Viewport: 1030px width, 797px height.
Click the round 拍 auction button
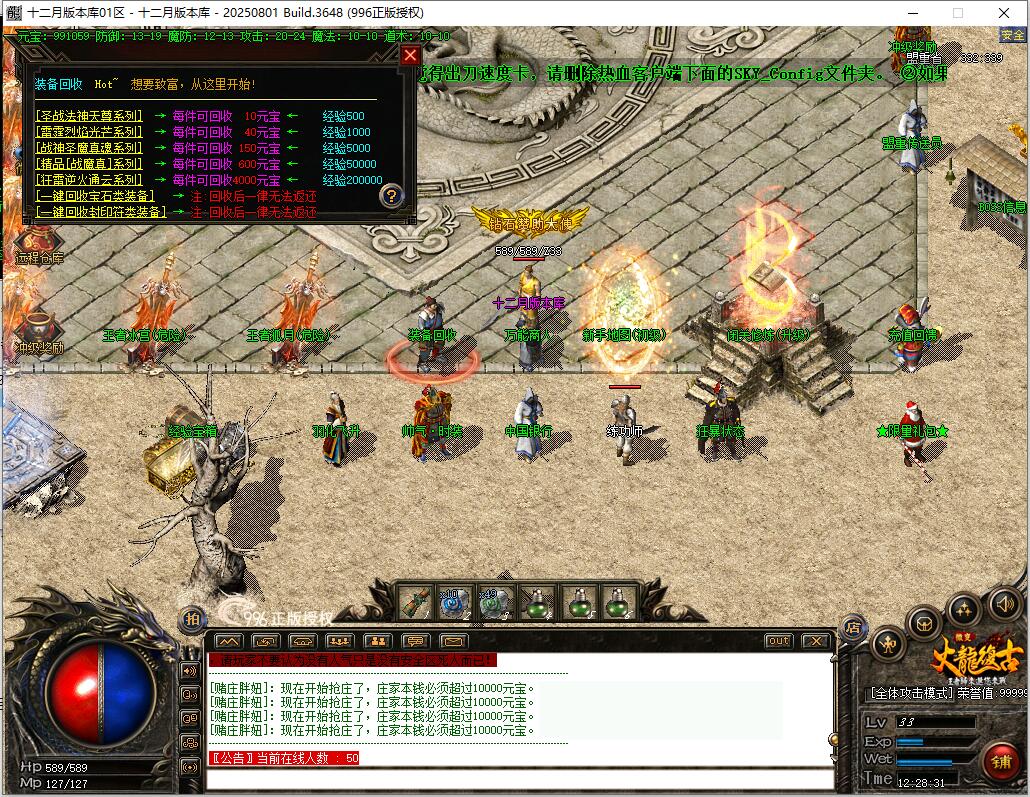[191, 620]
